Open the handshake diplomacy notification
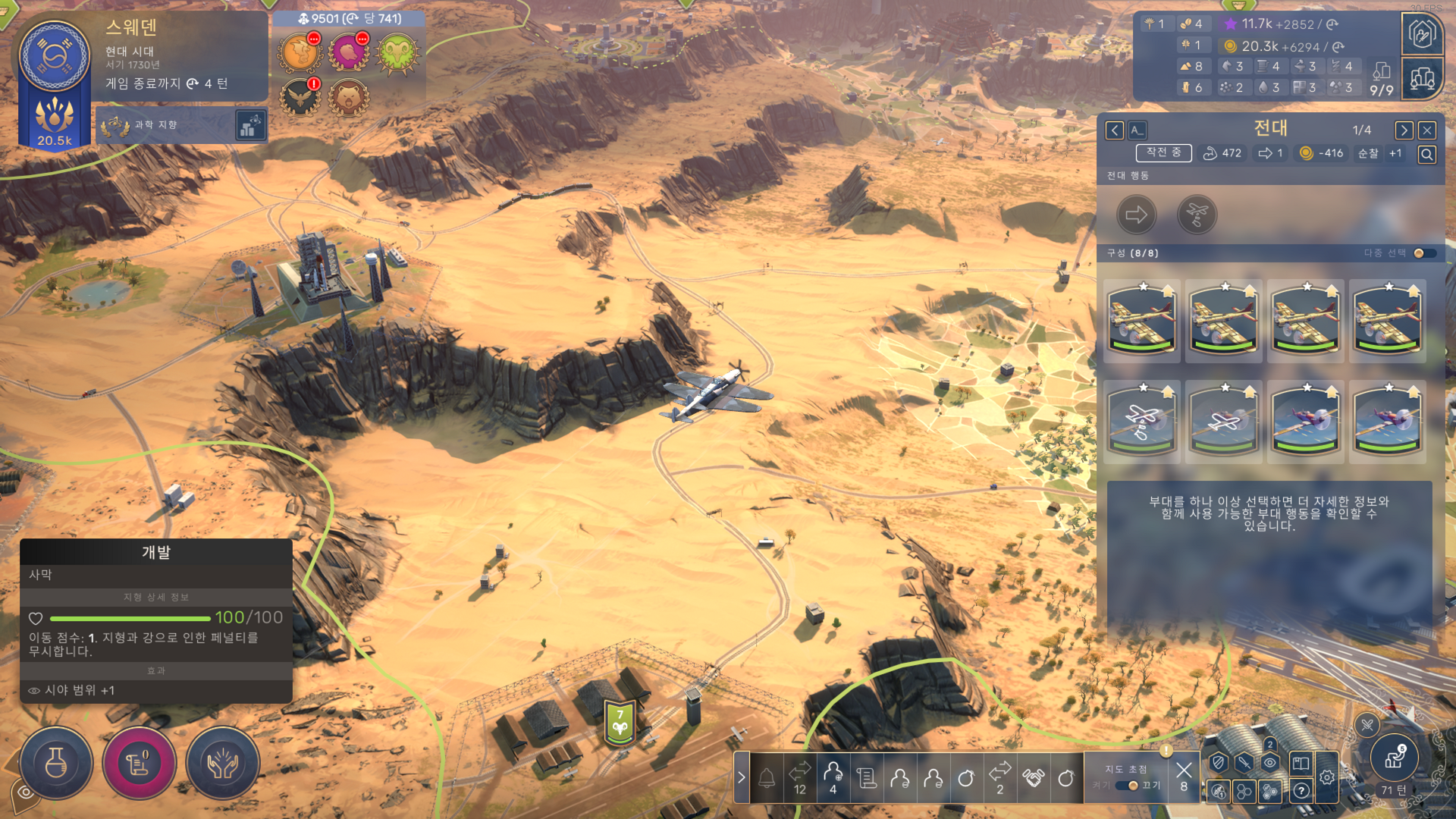The height and width of the screenshot is (819, 1456). pyautogui.click(x=1033, y=778)
